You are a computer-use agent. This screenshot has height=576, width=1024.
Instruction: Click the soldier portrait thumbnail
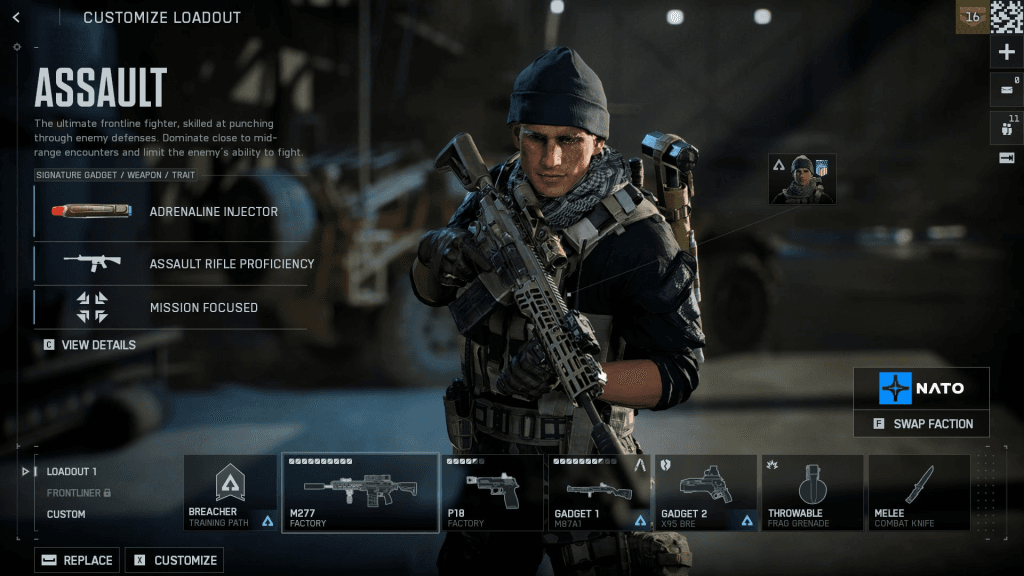[x=801, y=179]
